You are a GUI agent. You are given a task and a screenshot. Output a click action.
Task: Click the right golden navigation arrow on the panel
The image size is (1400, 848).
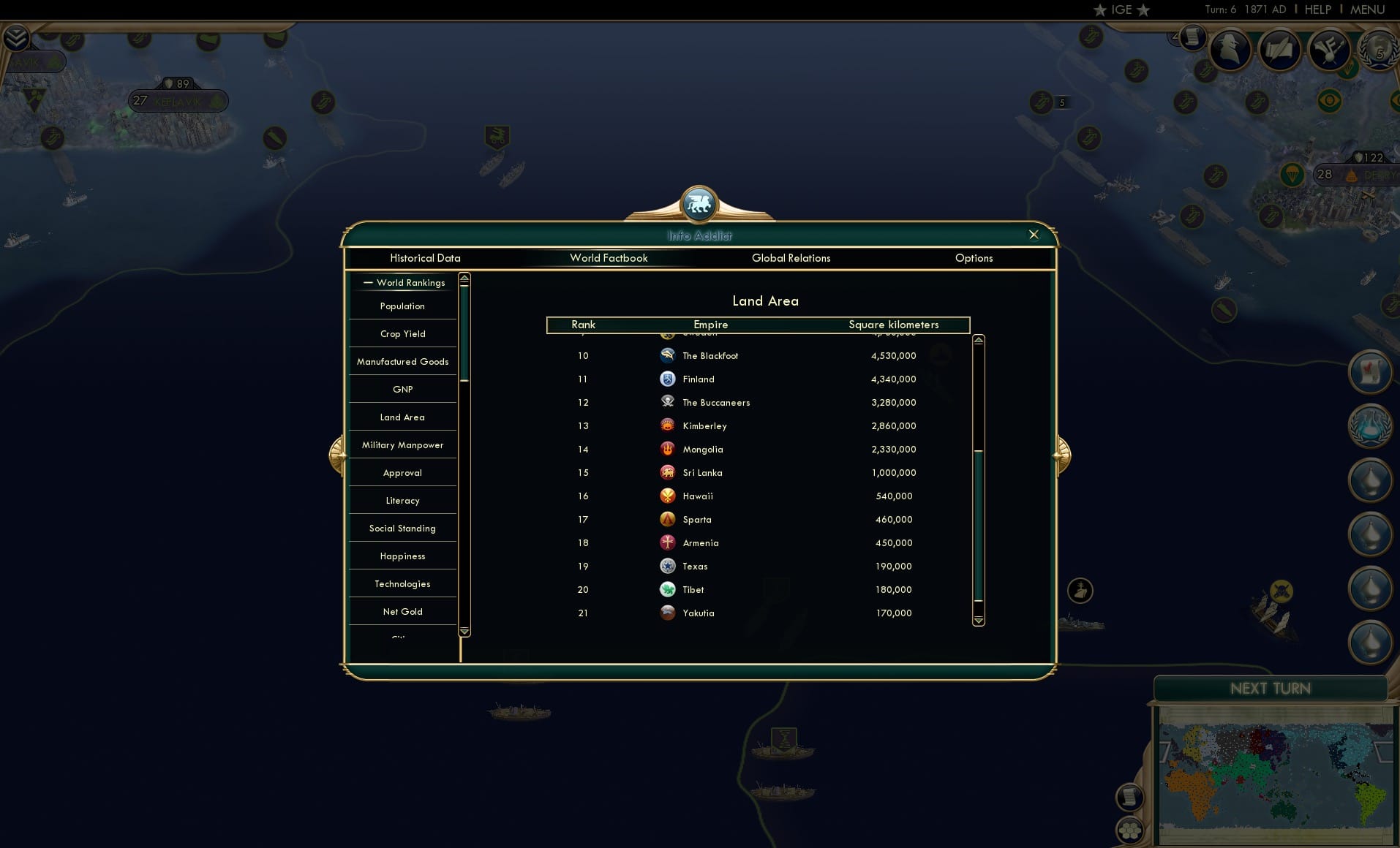click(x=1061, y=454)
